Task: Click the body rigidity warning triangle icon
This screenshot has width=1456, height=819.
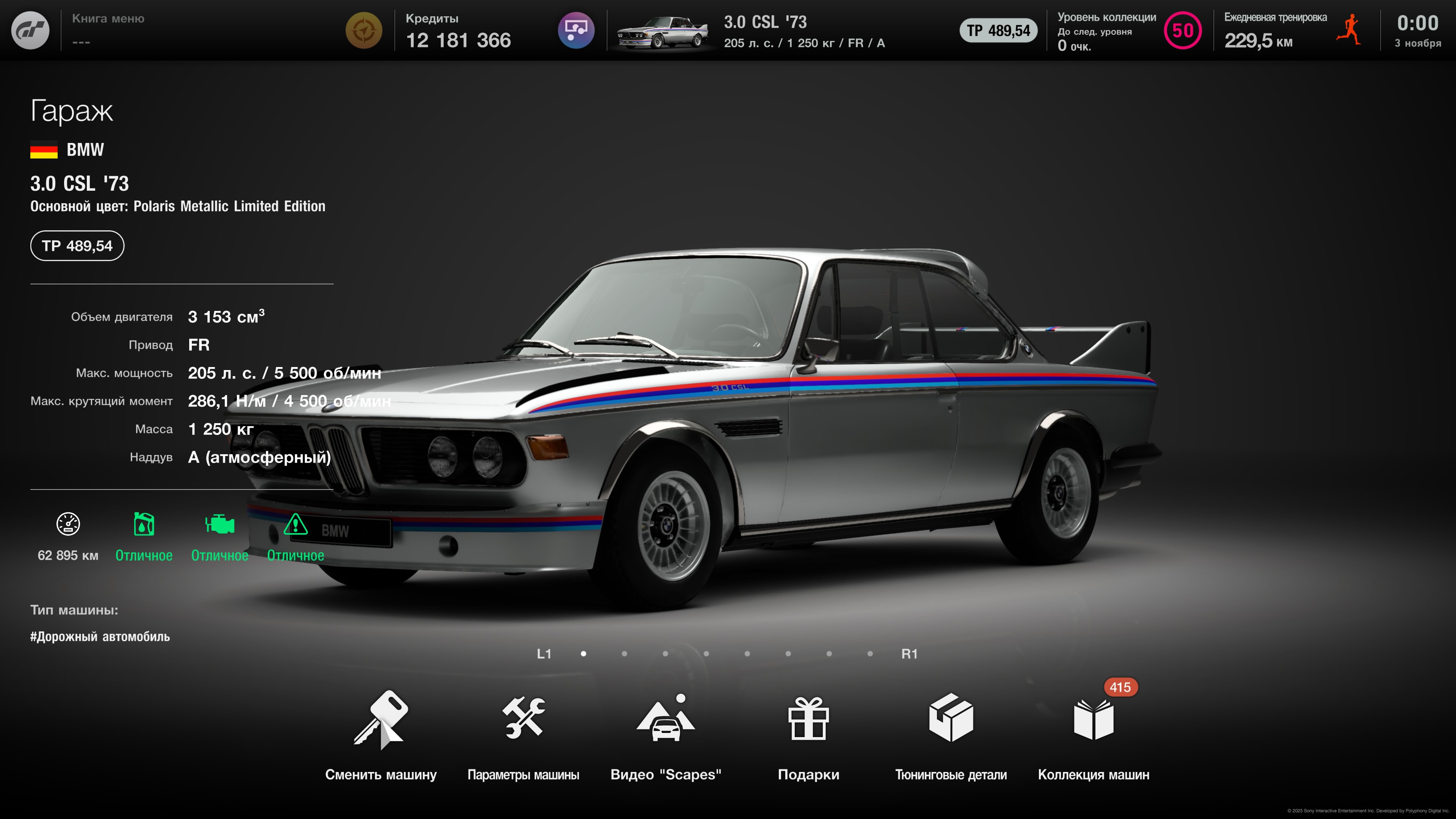Action: (295, 524)
